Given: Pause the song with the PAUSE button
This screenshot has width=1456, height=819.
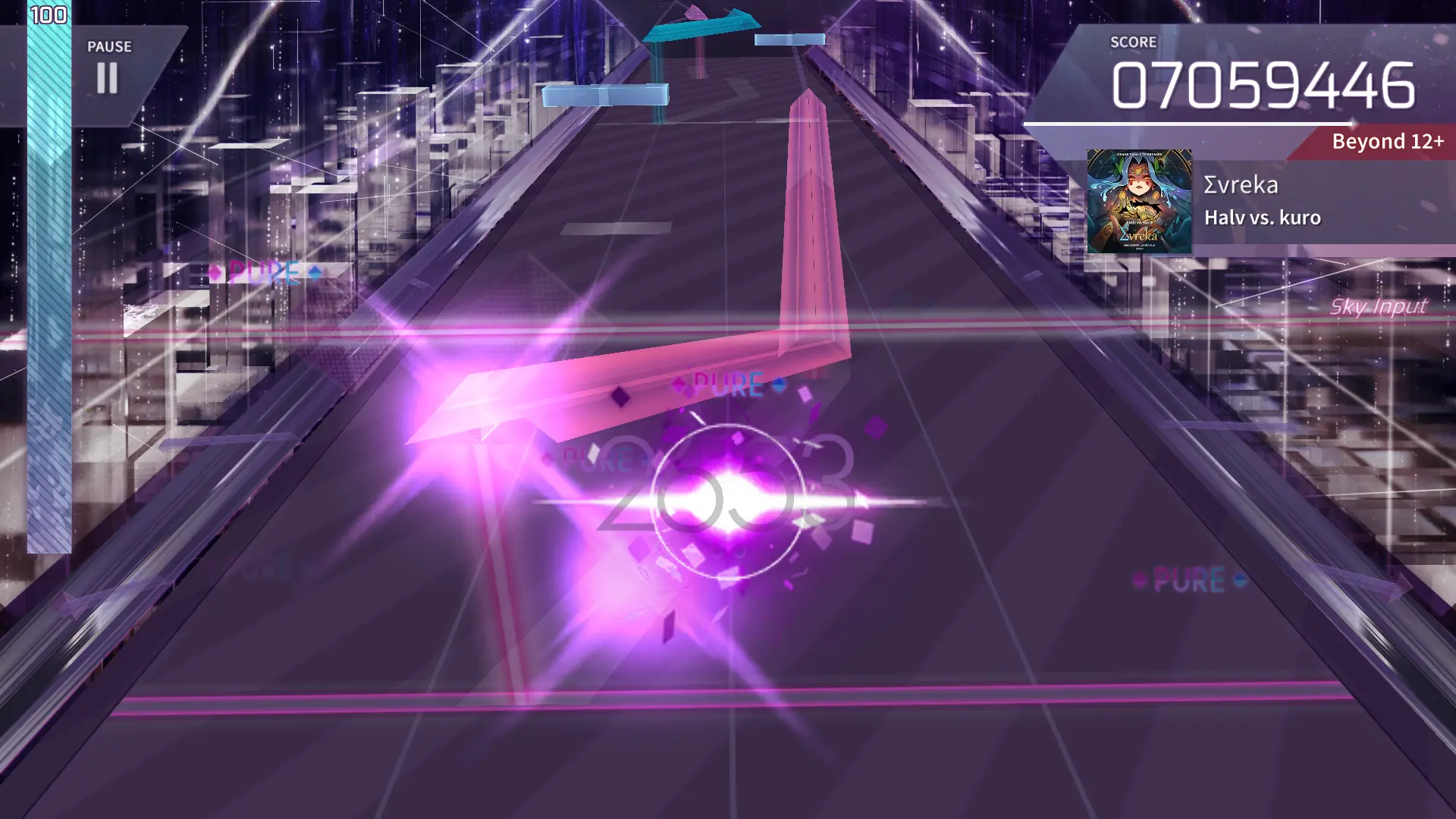Looking at the screenshot, I should (108, 70).
